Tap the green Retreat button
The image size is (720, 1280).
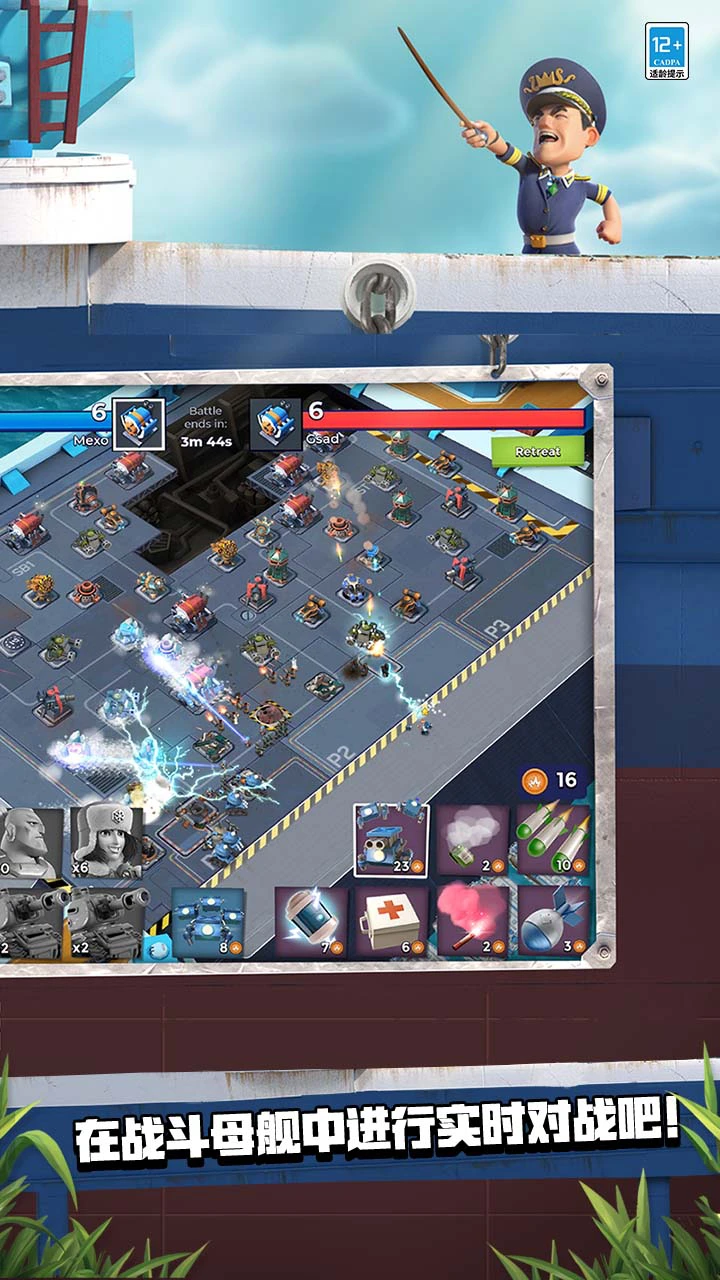pyautogui.click(x=537, y=451)
